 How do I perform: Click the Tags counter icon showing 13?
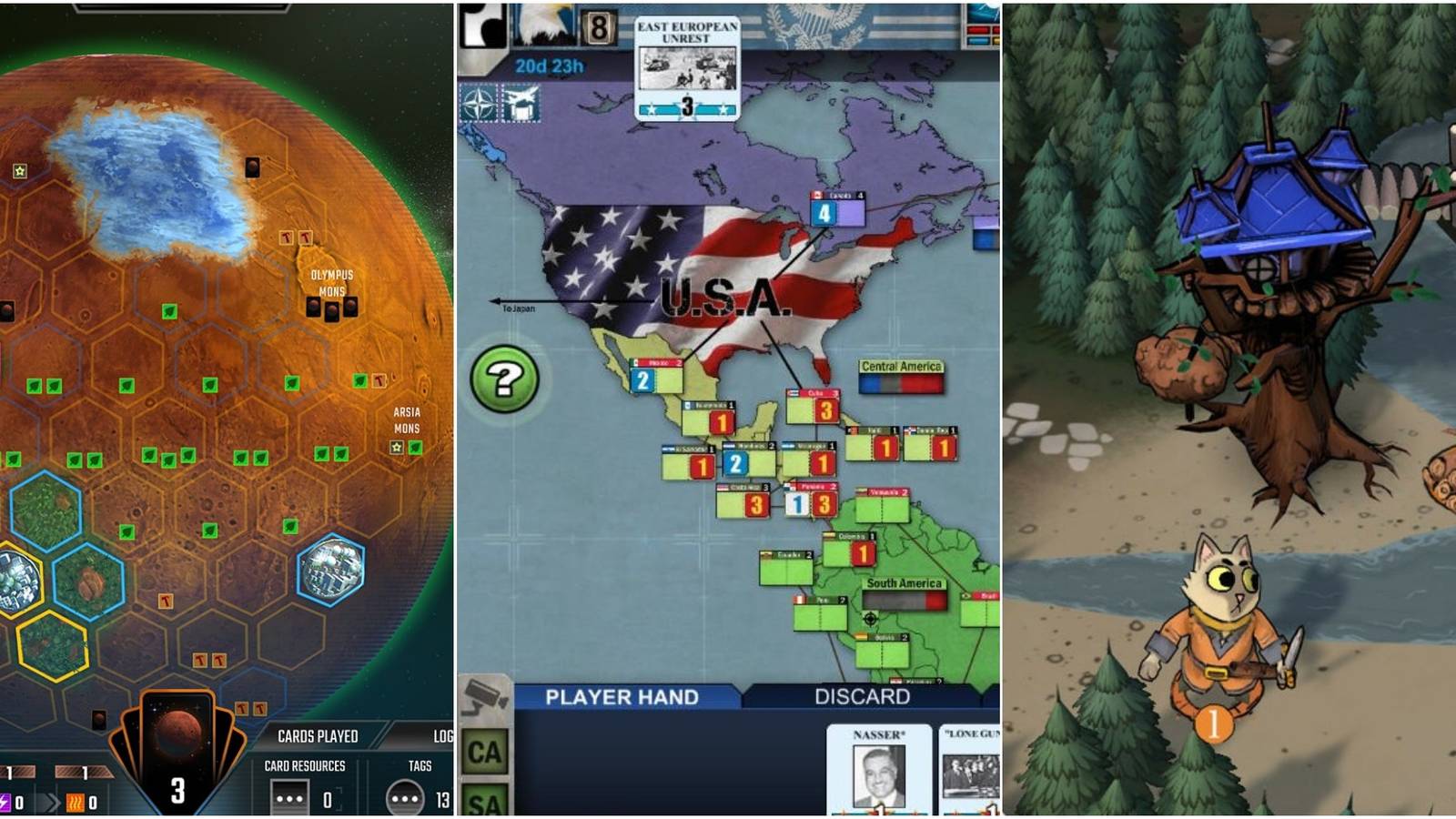[405, 797]
